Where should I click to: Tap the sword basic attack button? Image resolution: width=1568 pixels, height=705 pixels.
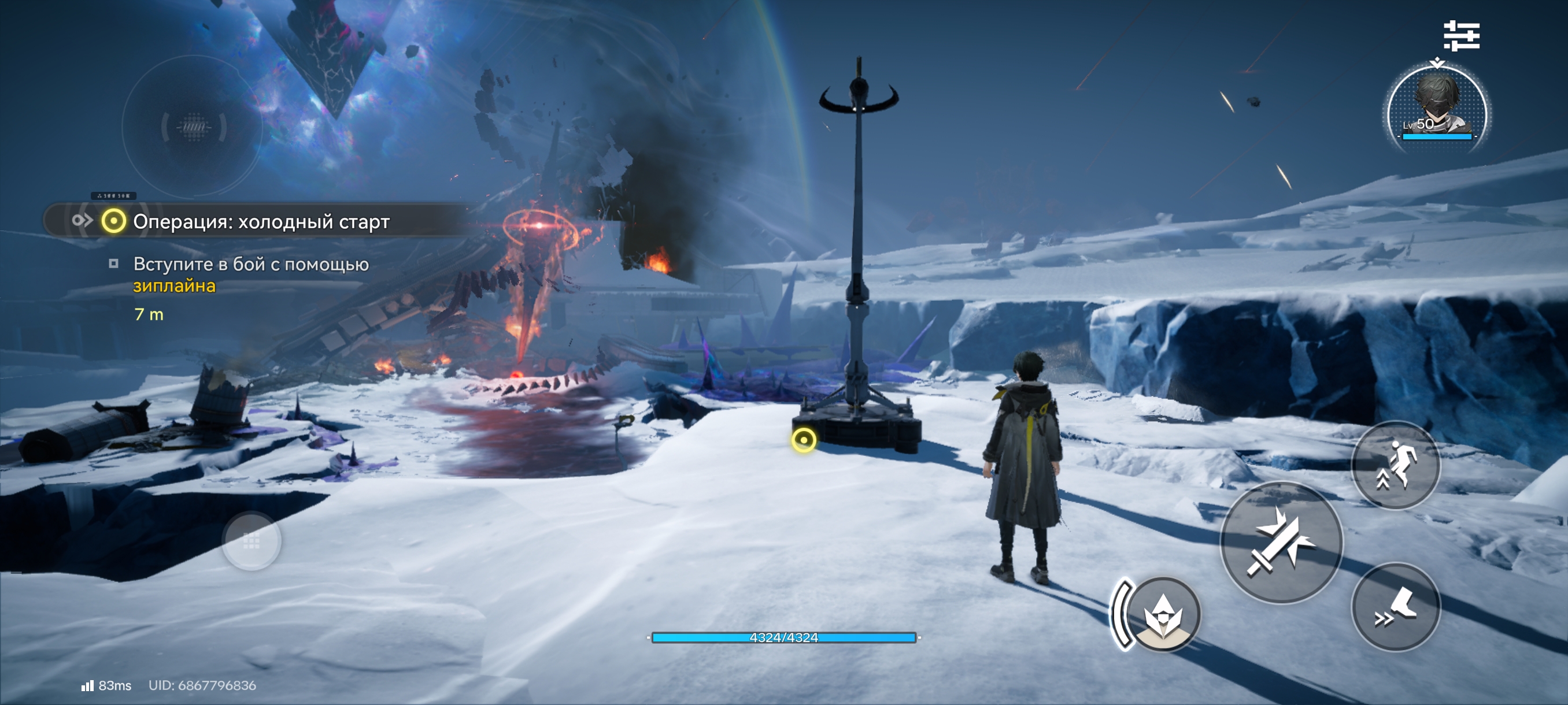click(x=1281, y=543)
